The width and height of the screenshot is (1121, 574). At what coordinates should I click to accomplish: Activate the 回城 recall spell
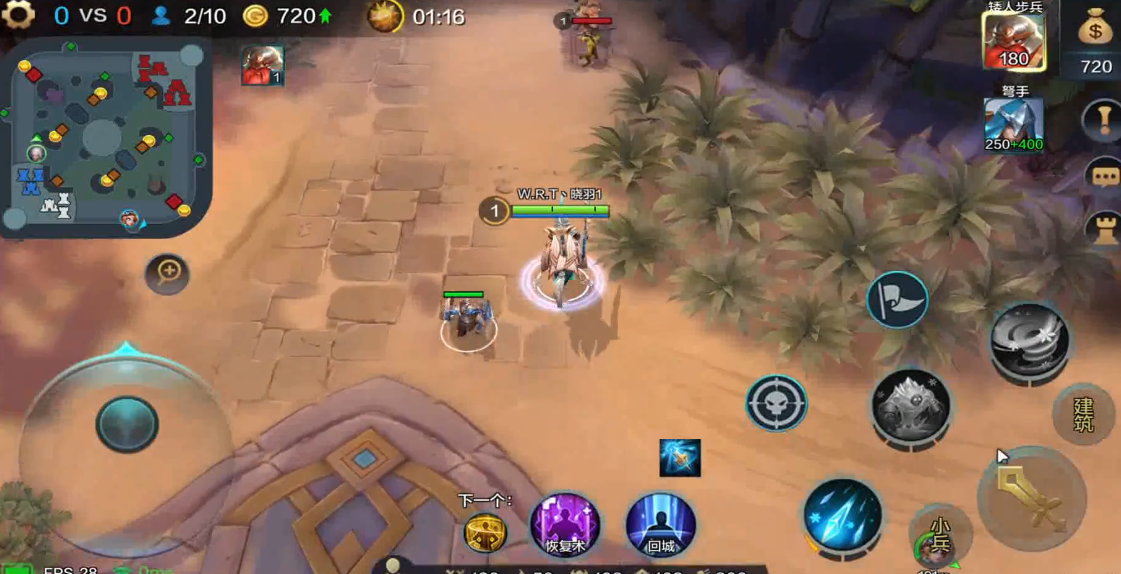(660, 524)
